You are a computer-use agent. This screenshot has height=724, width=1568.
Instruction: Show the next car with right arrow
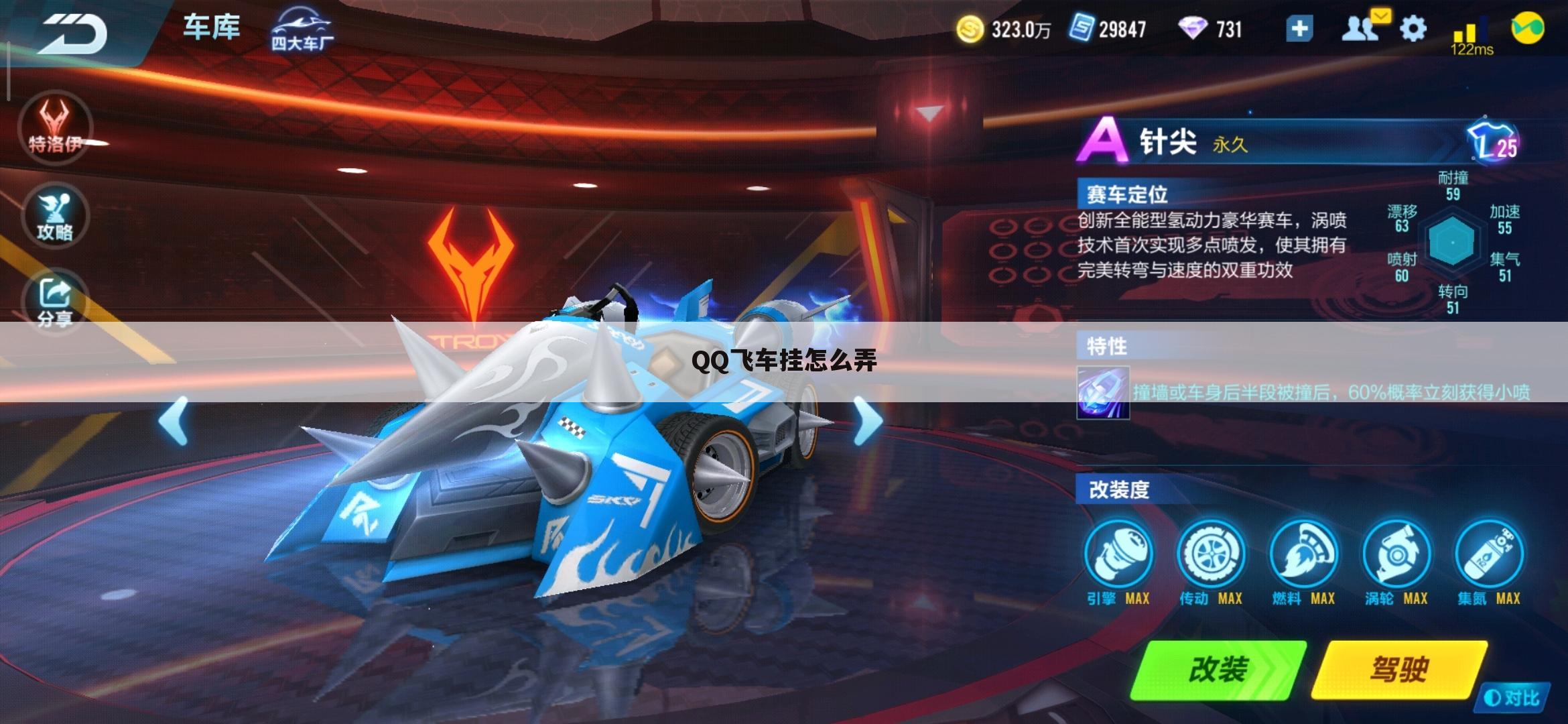click(868, 420)
